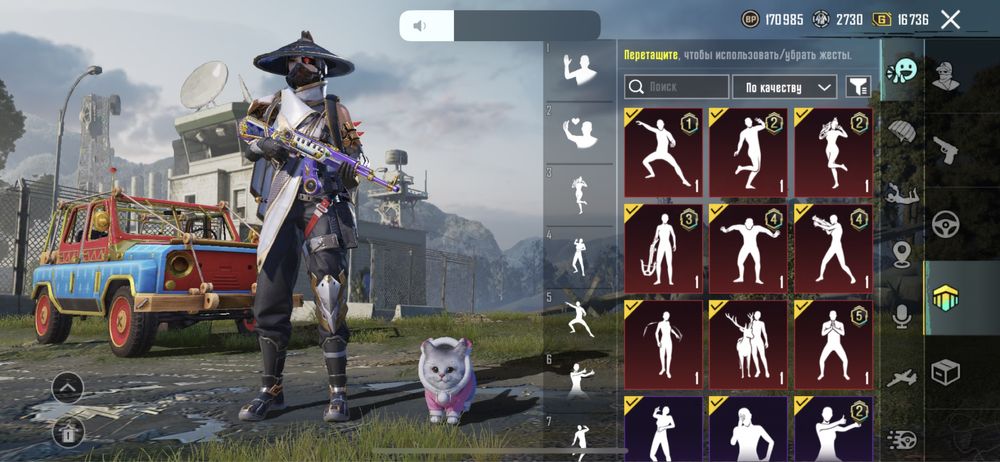
Task: Switch to the box crate tab
Action: click(x=945, y=372)
